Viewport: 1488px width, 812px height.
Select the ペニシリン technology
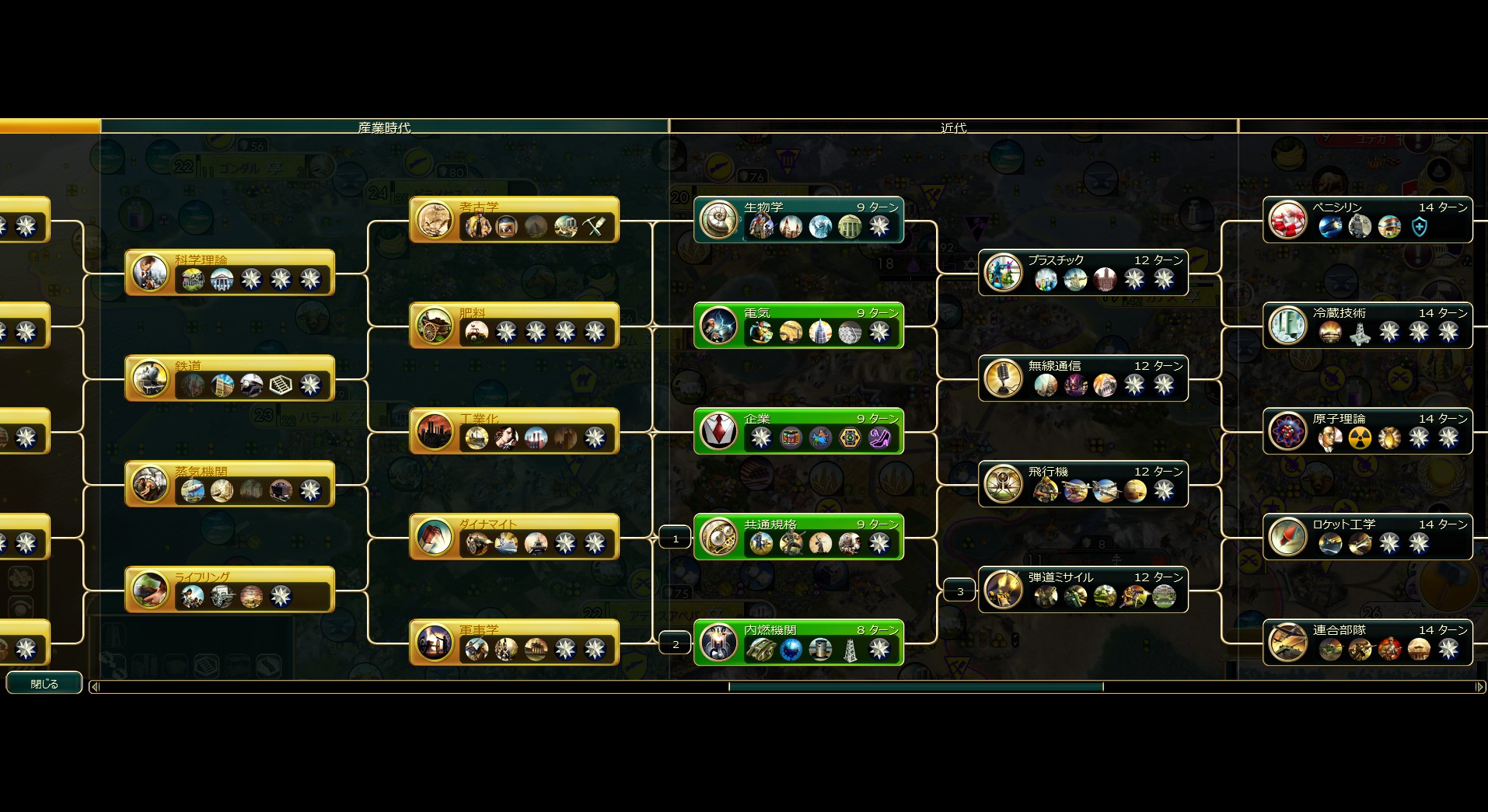click(x=1367, y=219)
